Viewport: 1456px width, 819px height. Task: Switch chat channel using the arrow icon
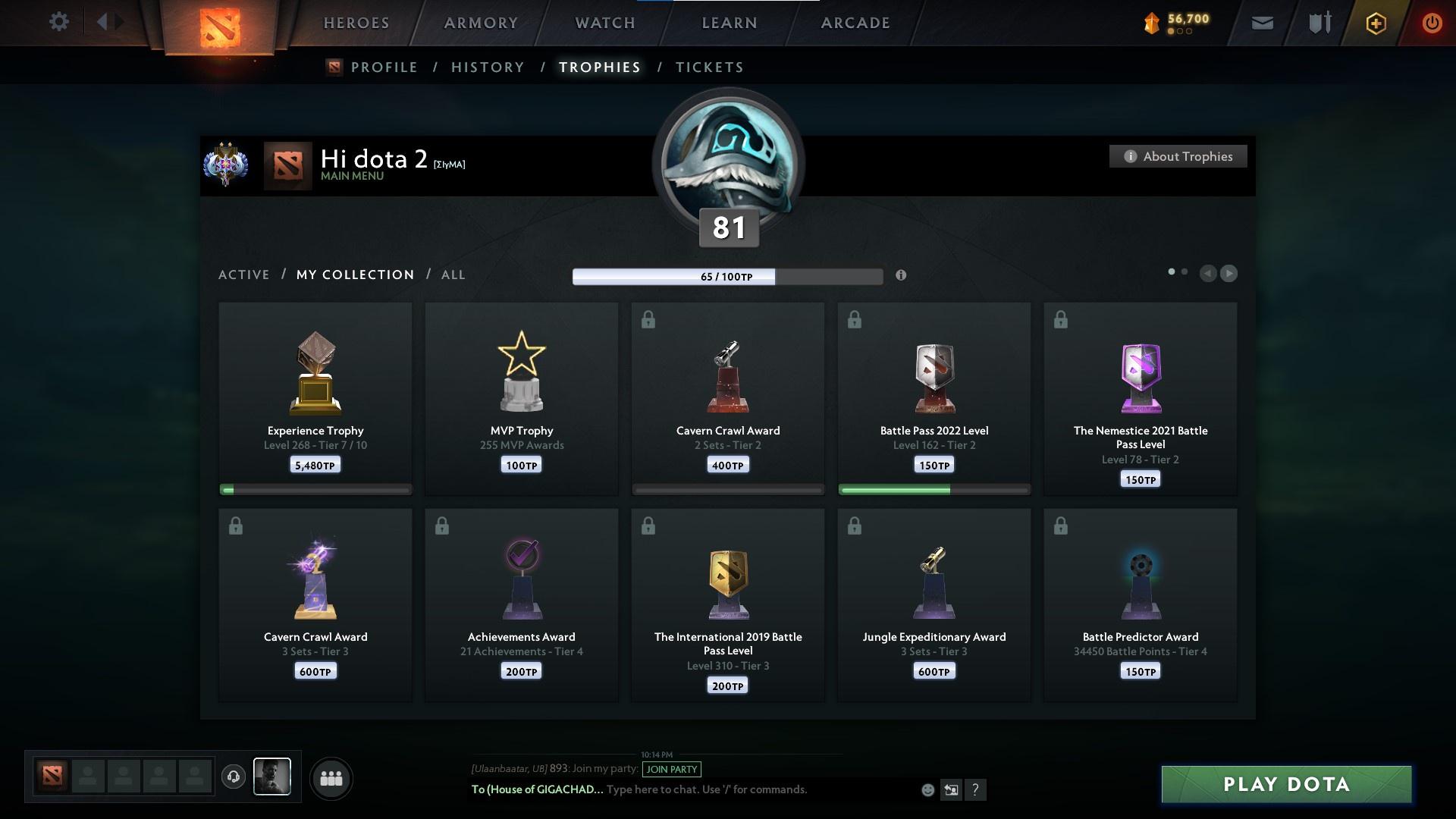click(x=952, y=789)
